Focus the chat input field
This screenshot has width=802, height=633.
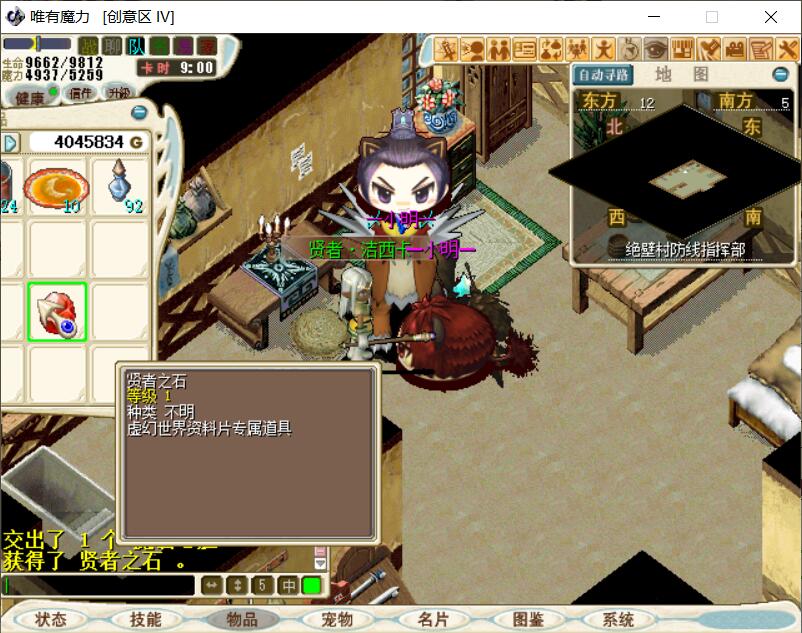100,585
